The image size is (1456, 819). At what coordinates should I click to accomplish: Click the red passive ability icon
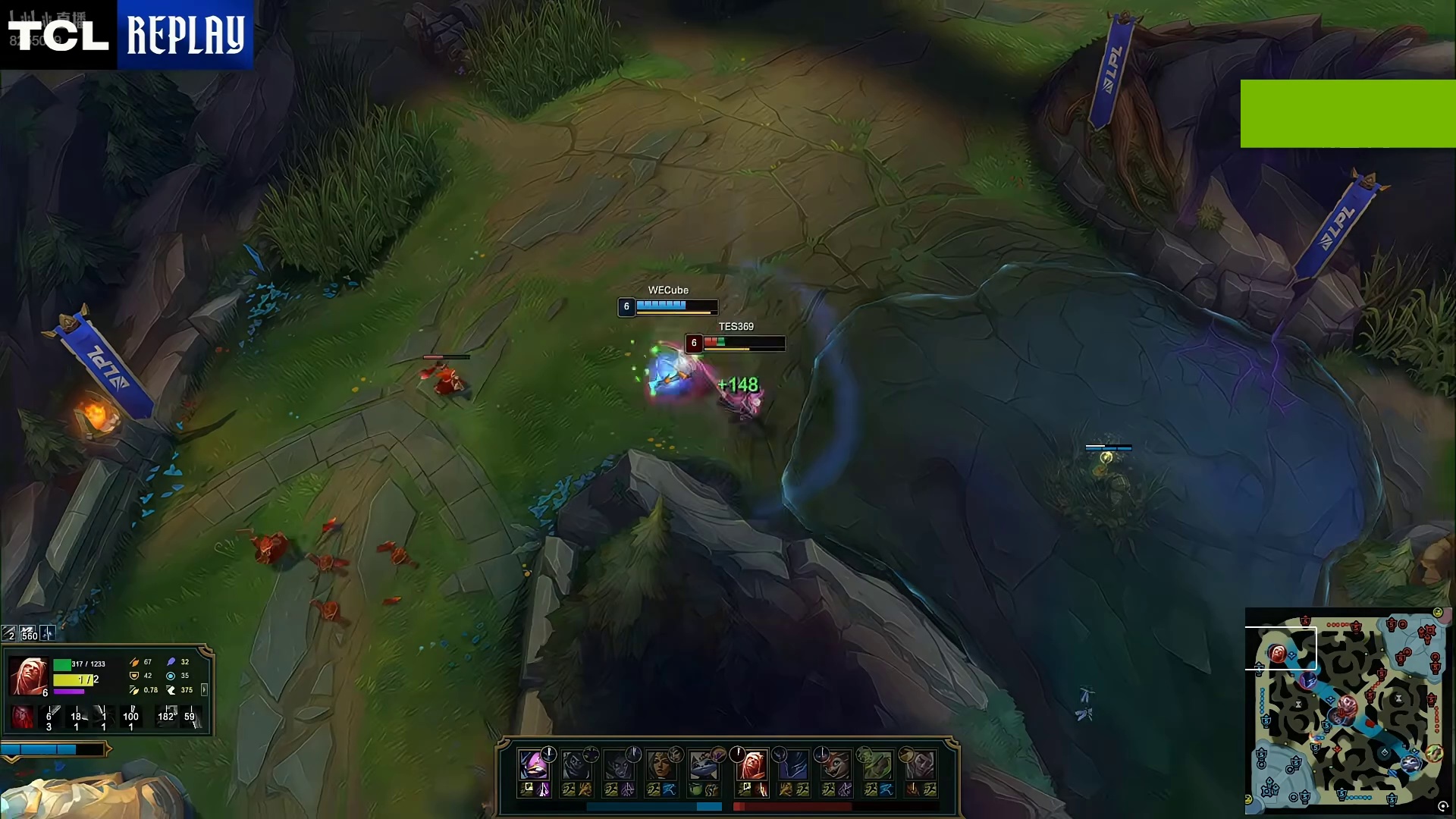tap(22, 717)
